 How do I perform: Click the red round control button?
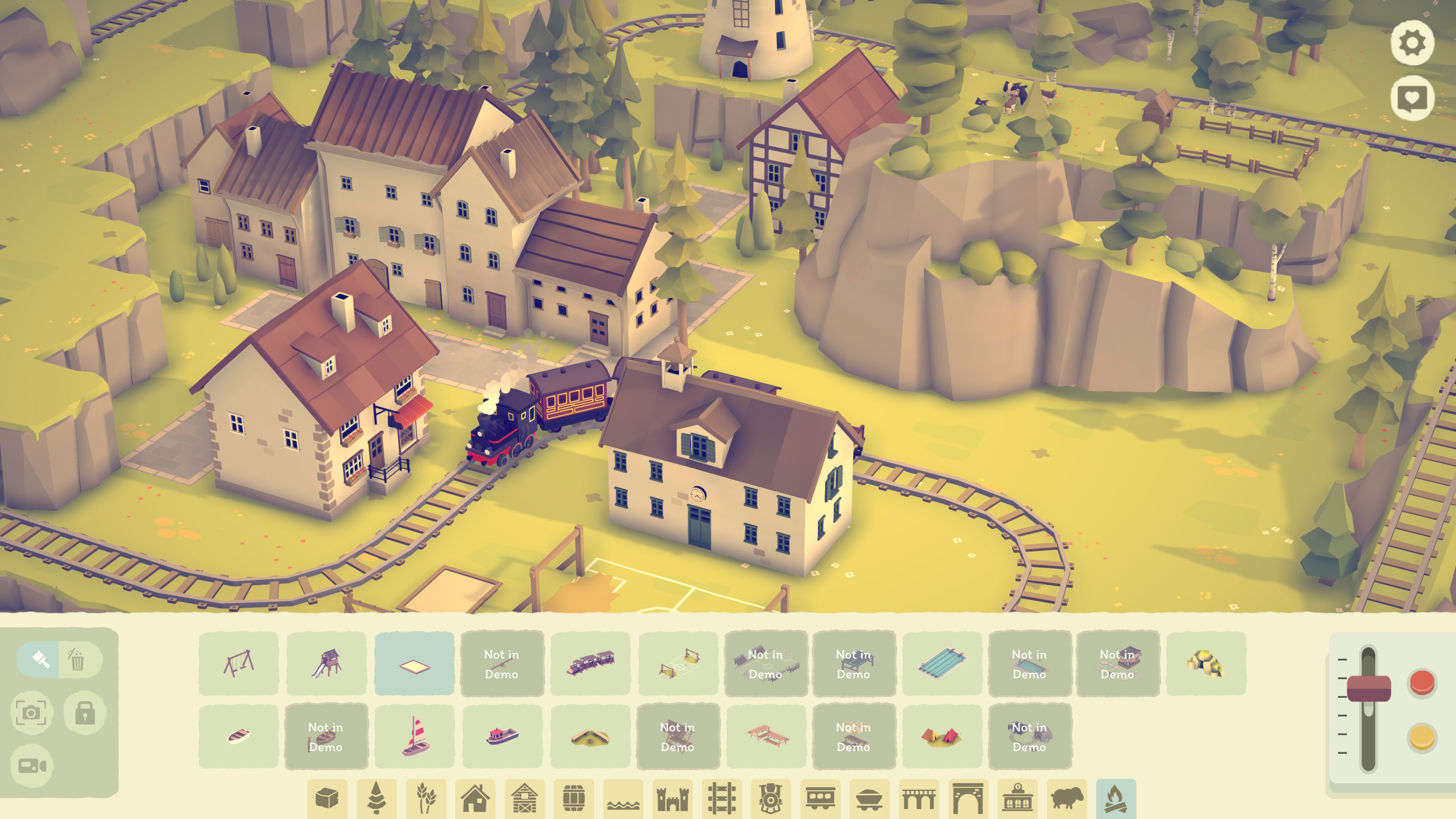click(x=1422, y=683)
